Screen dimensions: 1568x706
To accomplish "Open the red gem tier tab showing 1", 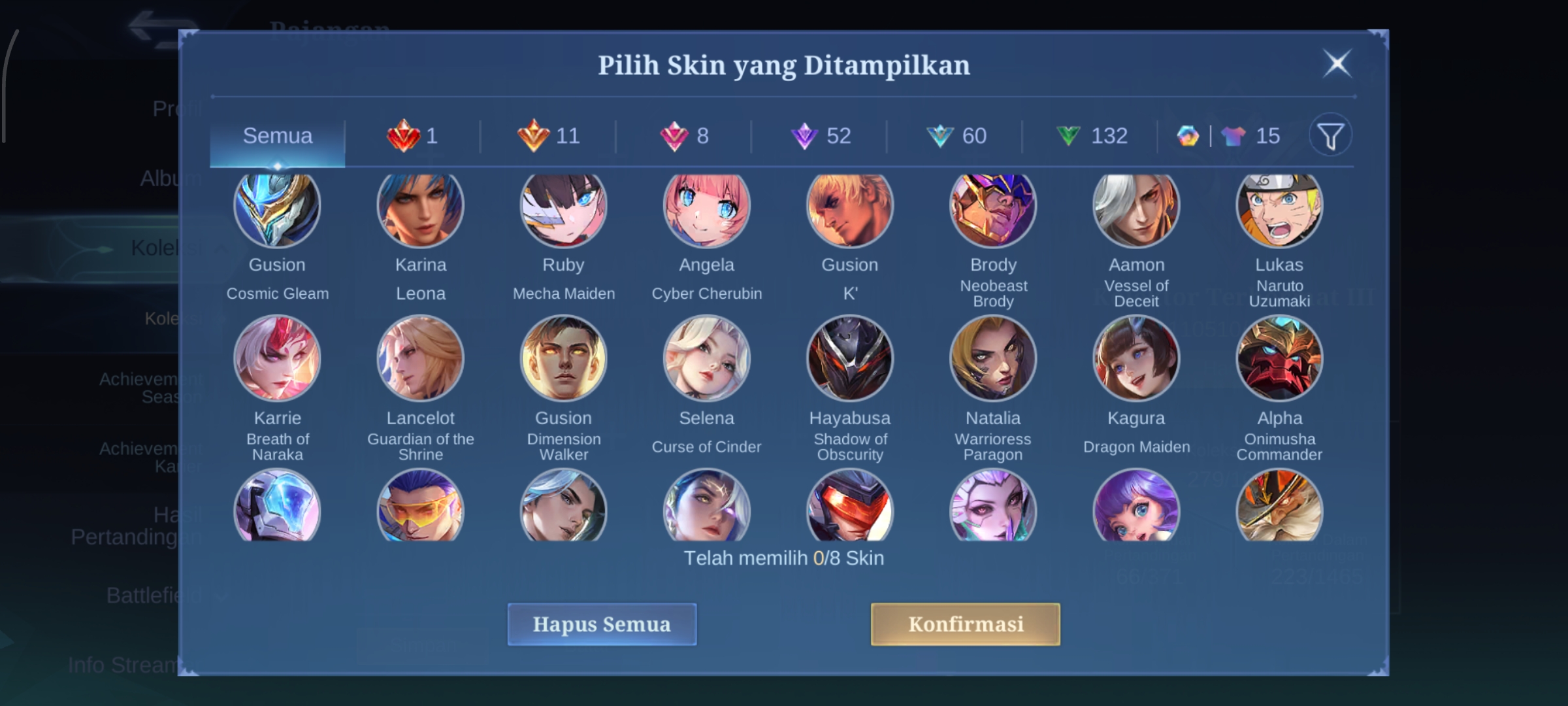I will pos(413,136).
